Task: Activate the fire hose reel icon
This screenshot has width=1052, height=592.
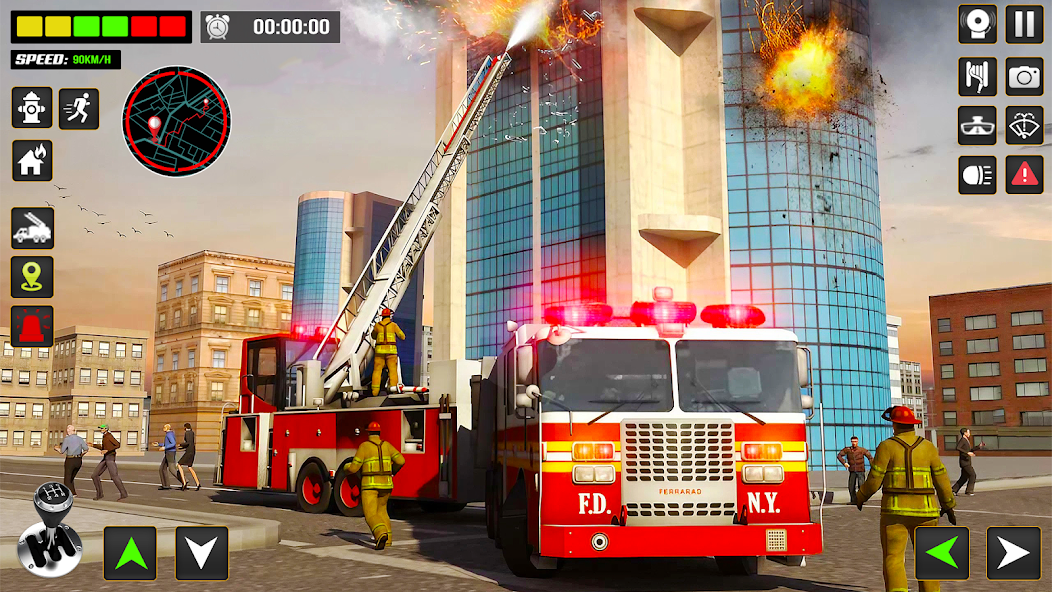Action: pyautogui.click(x=977, y=76)
